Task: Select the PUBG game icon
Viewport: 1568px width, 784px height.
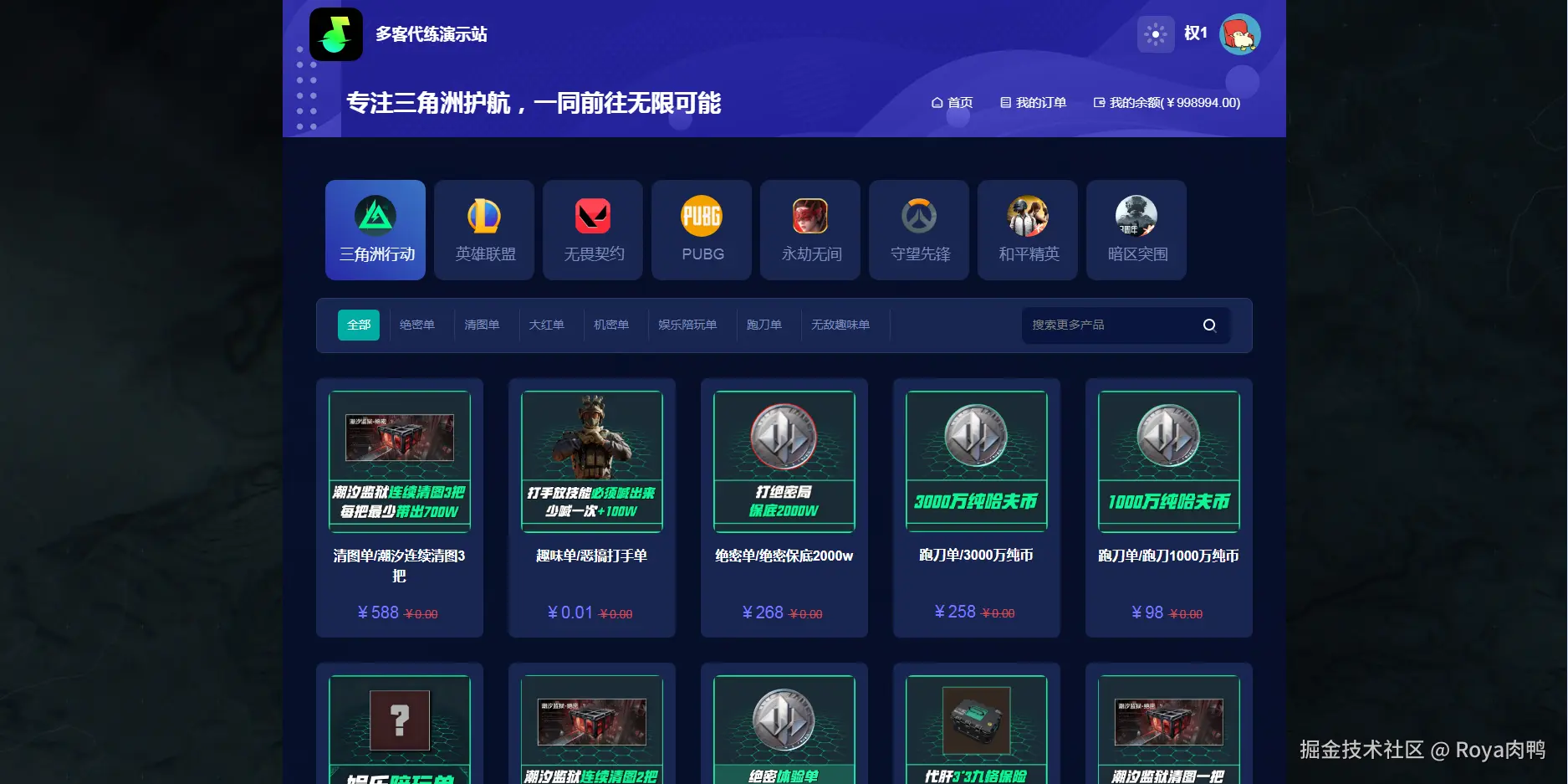Action: coord(701,230)
